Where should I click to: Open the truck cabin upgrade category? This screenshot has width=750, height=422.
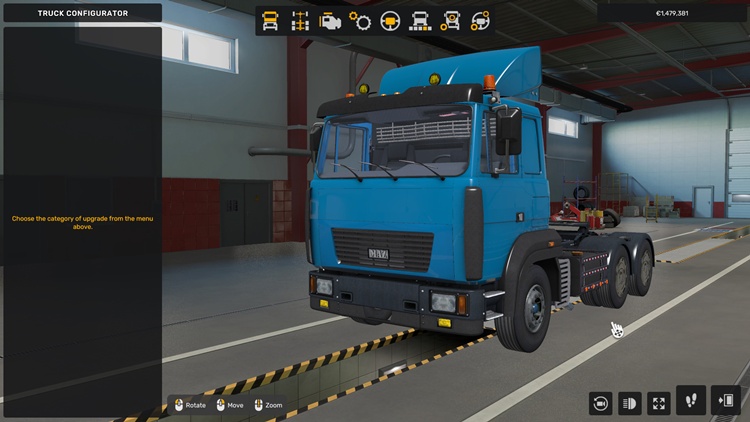click(x=270, y=21)
